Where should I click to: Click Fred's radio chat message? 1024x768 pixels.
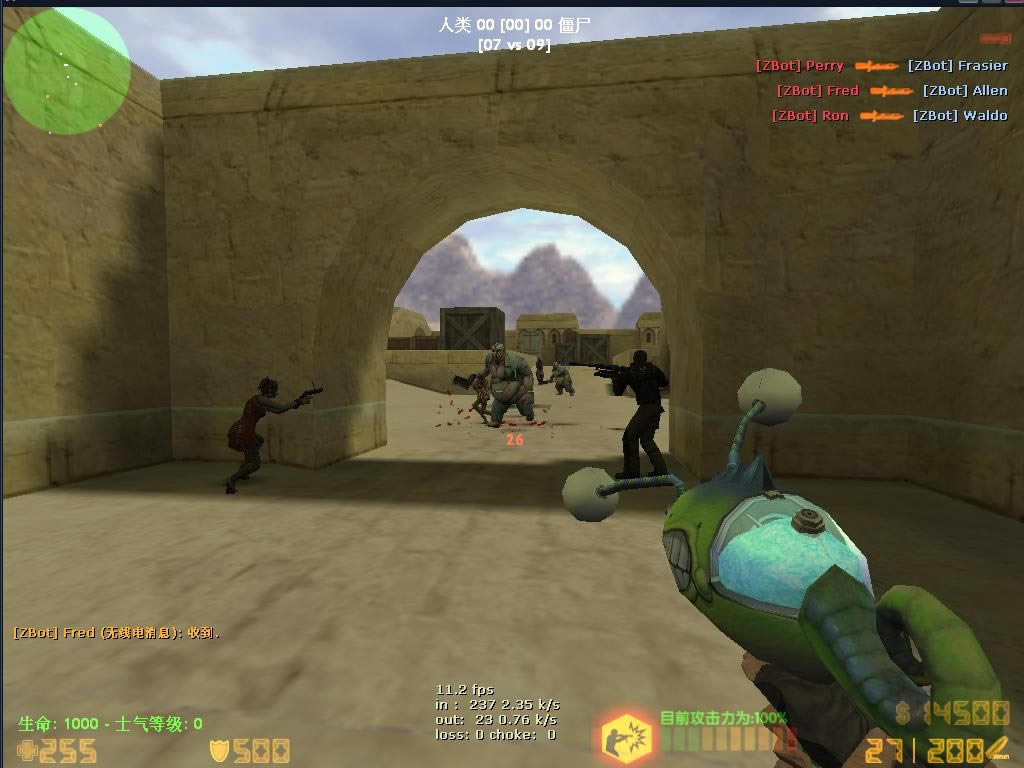tap(116, 633)
